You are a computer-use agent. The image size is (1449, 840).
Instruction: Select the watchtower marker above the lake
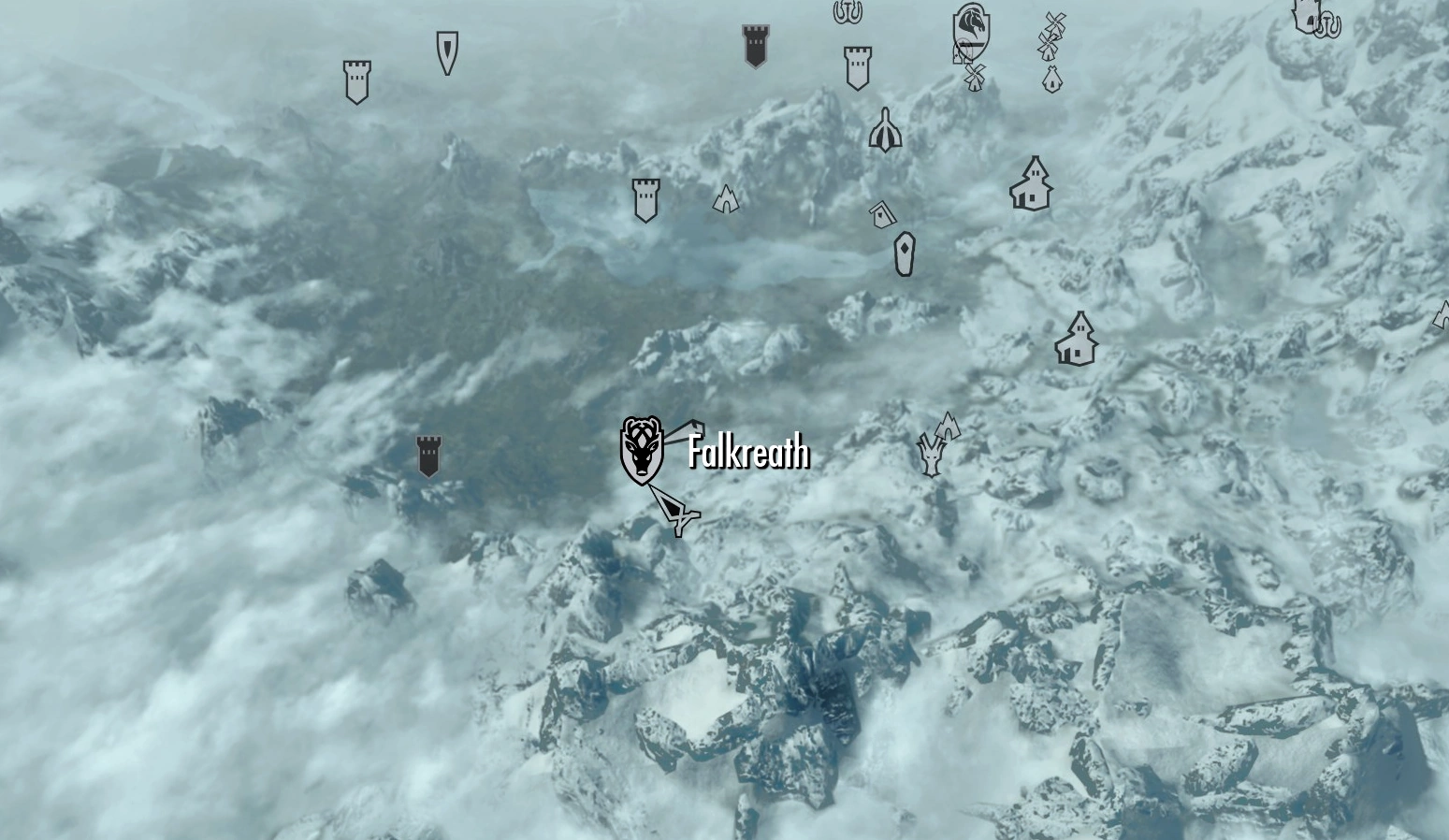pos(645,198)
